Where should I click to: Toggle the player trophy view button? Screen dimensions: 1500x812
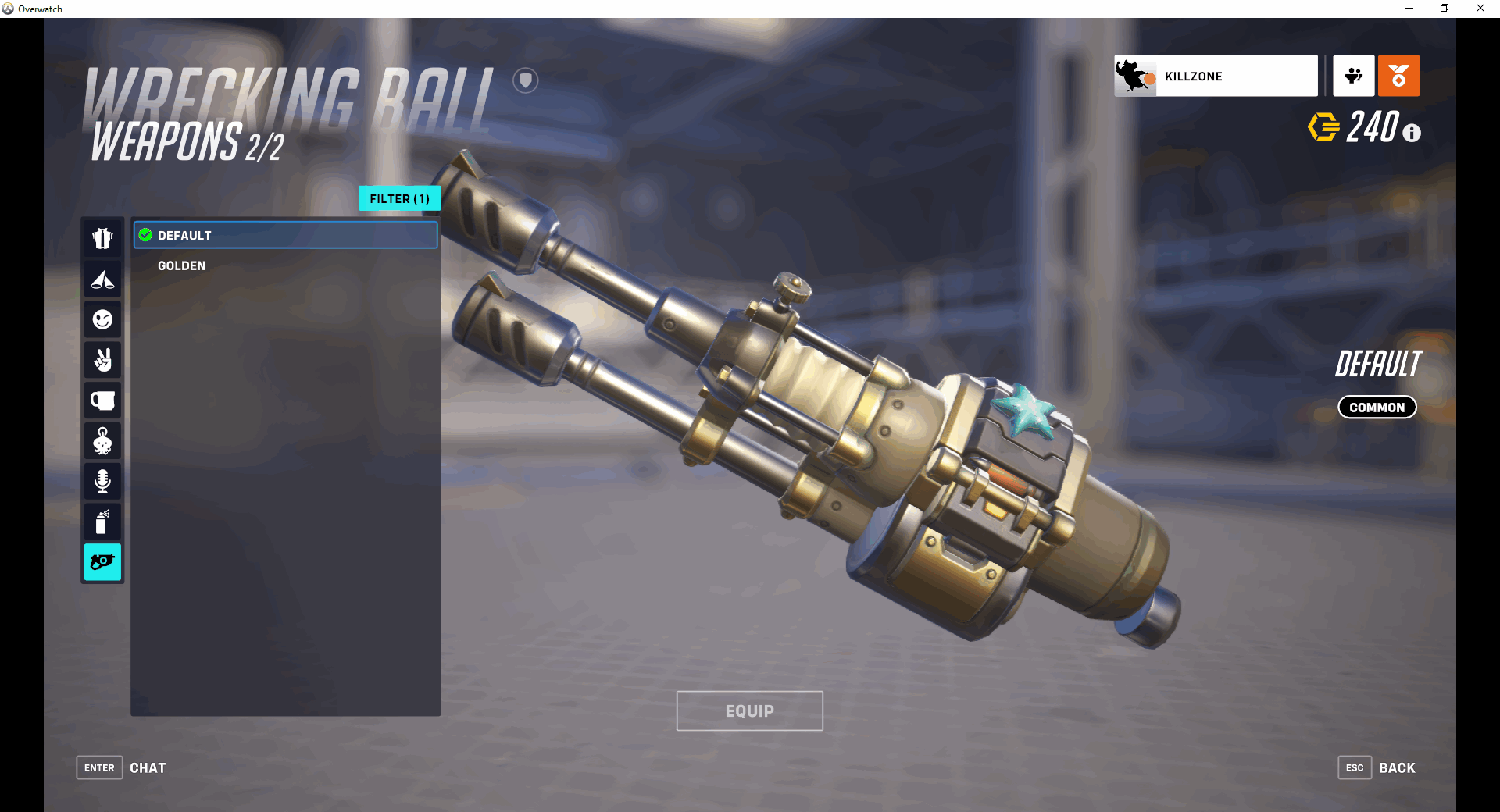[x=1353, y=76]
